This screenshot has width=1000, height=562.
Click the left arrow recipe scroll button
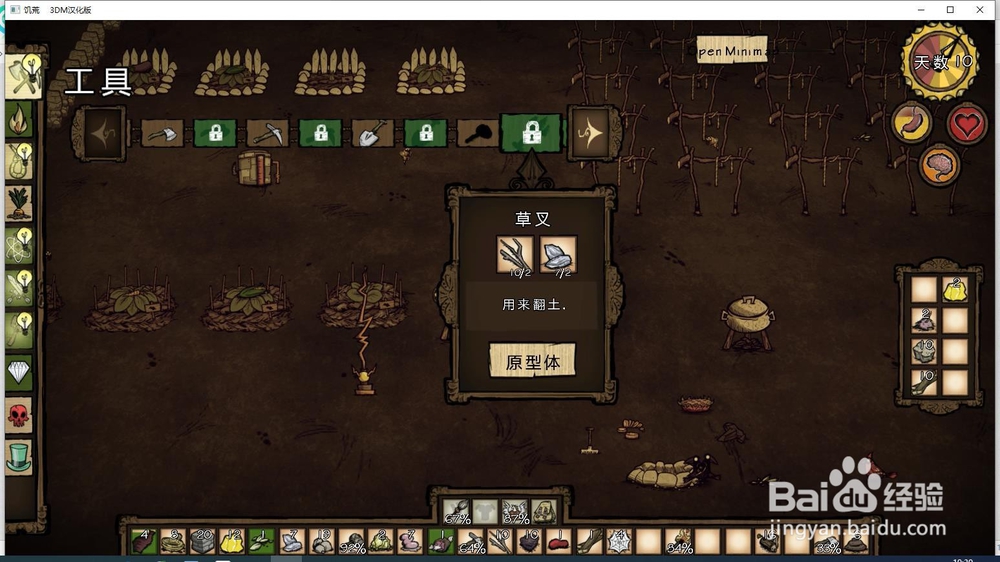pos(102,133)
